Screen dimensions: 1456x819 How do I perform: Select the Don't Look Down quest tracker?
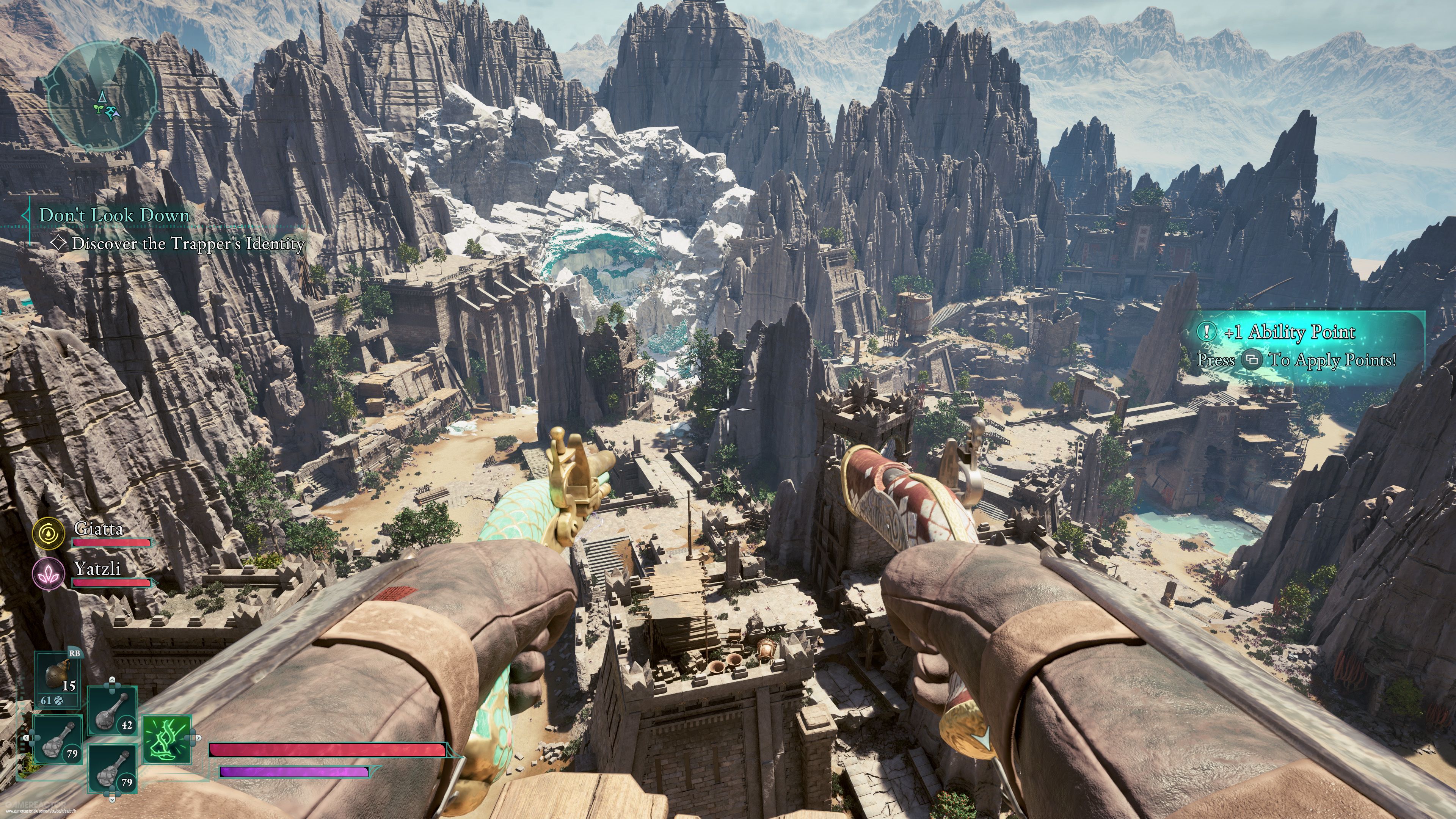[x=114, y=215]
